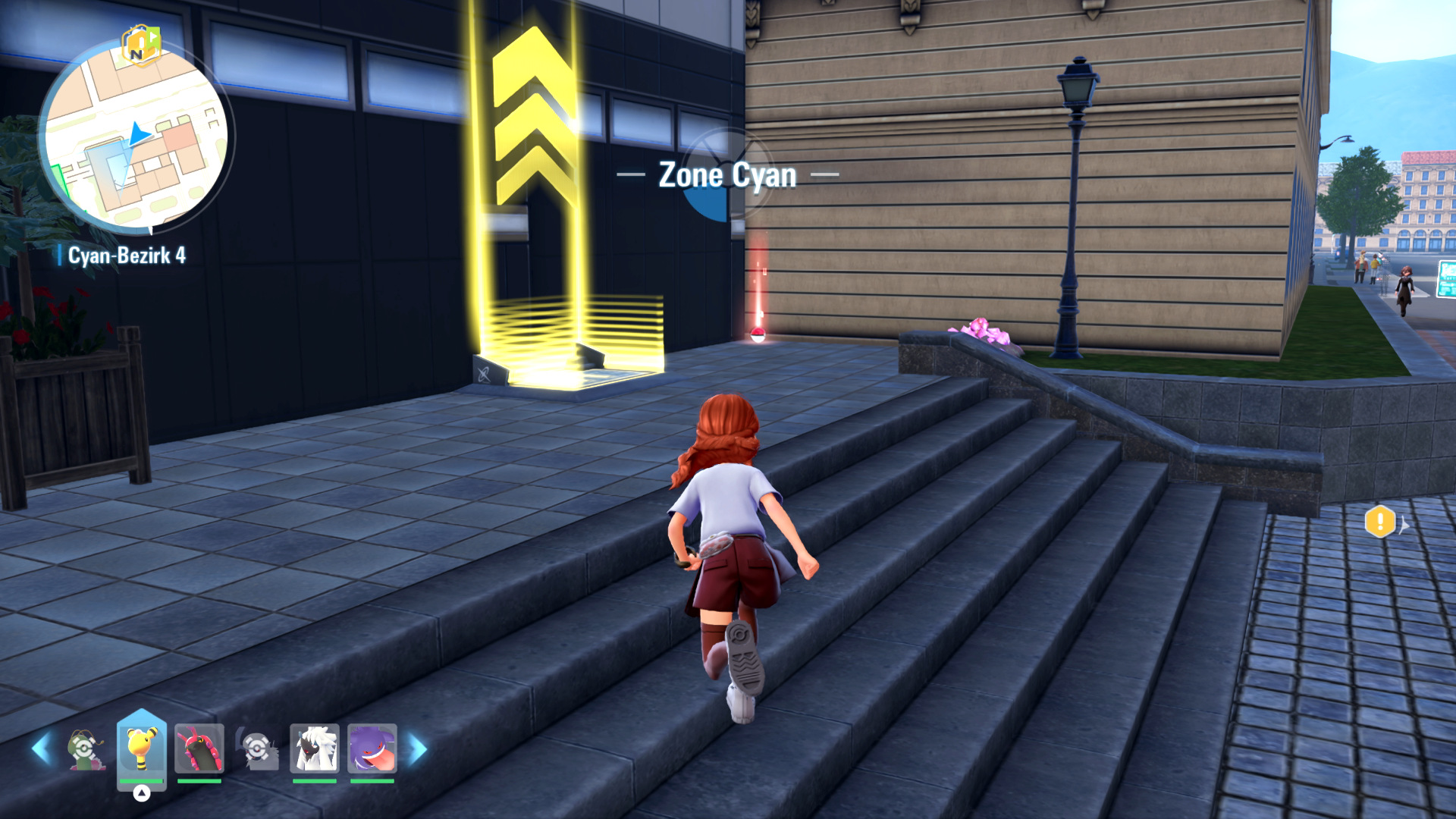Viewport: 1456px width, 819px height.
Task: Pick the white furry Pokémon party slot
Action: 315,748
